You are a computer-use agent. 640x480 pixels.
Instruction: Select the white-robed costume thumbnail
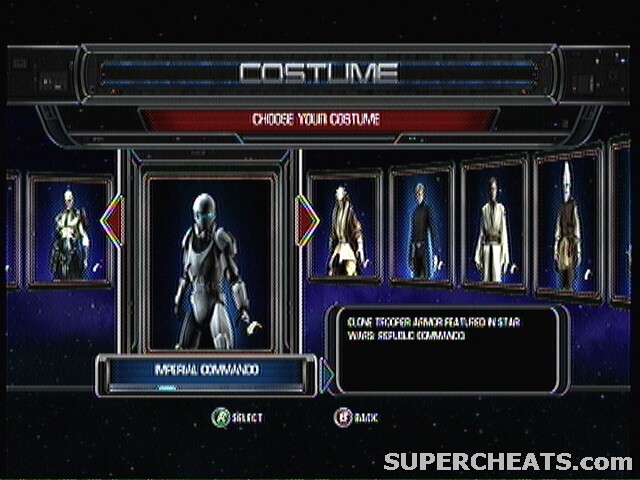(493, 224)
